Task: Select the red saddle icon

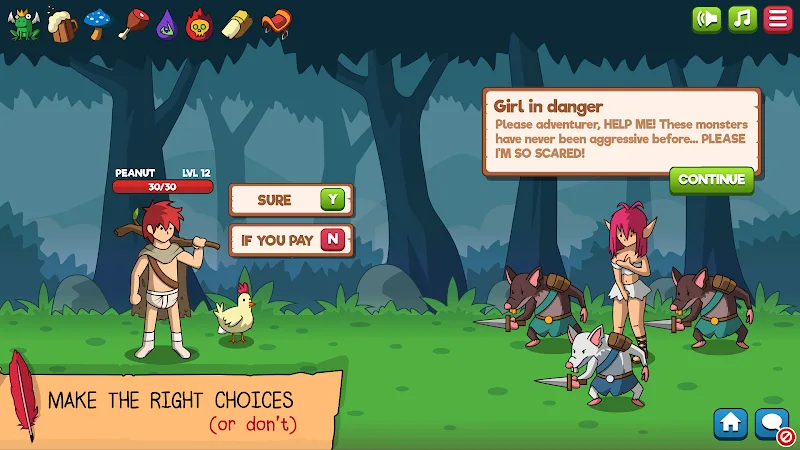Action: [275, 23]
